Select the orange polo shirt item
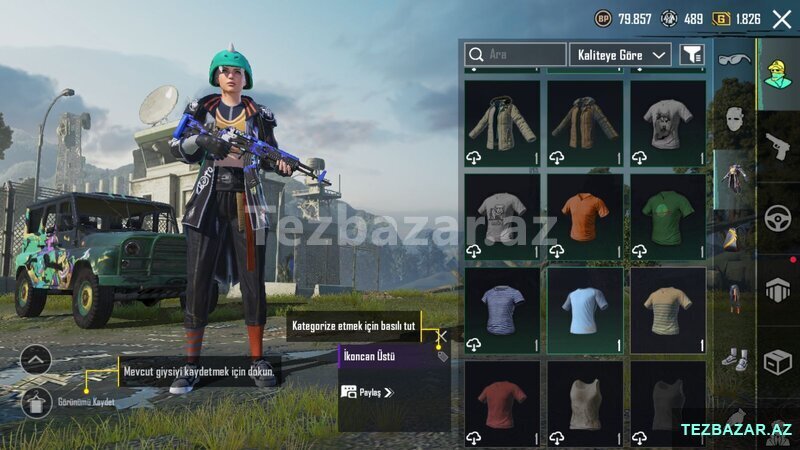Viewport: 800px width, 450px height. click(584, 215)
